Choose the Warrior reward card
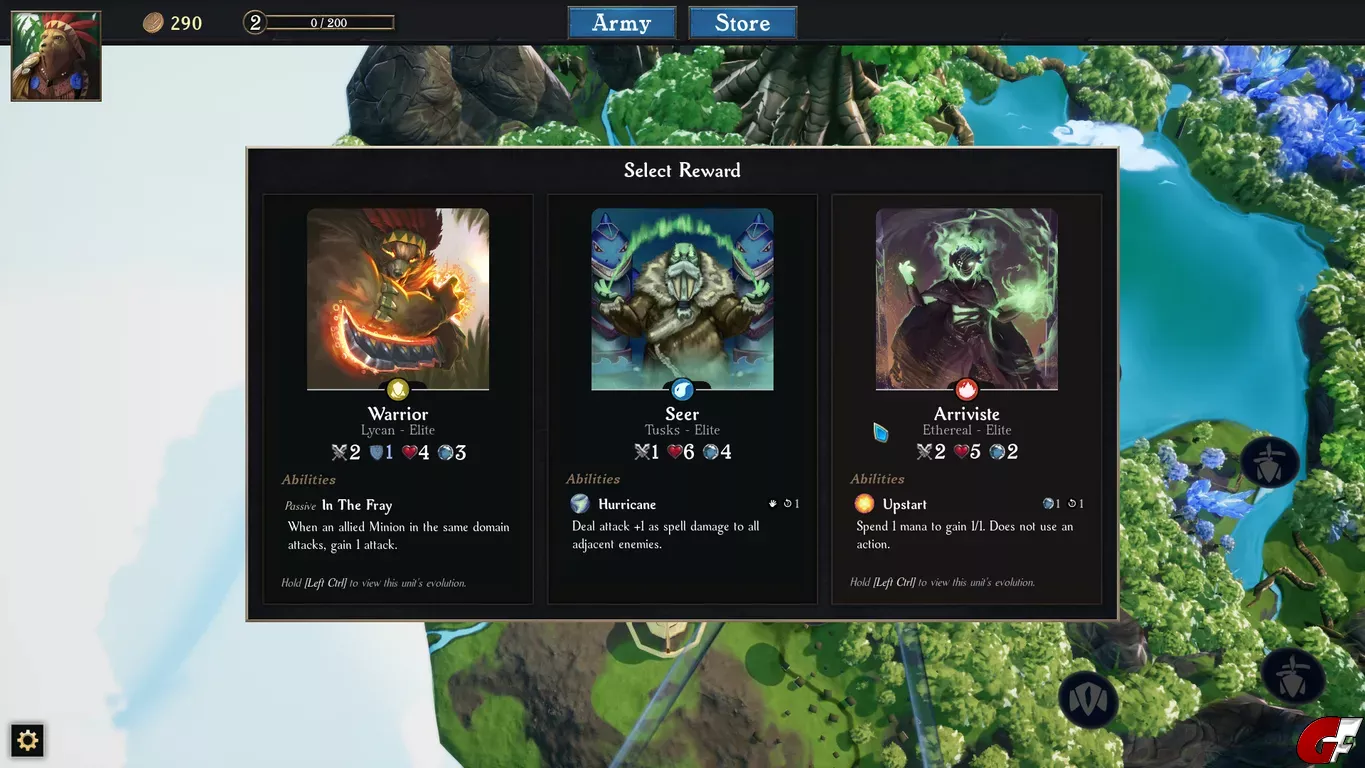 pos(398,399)
